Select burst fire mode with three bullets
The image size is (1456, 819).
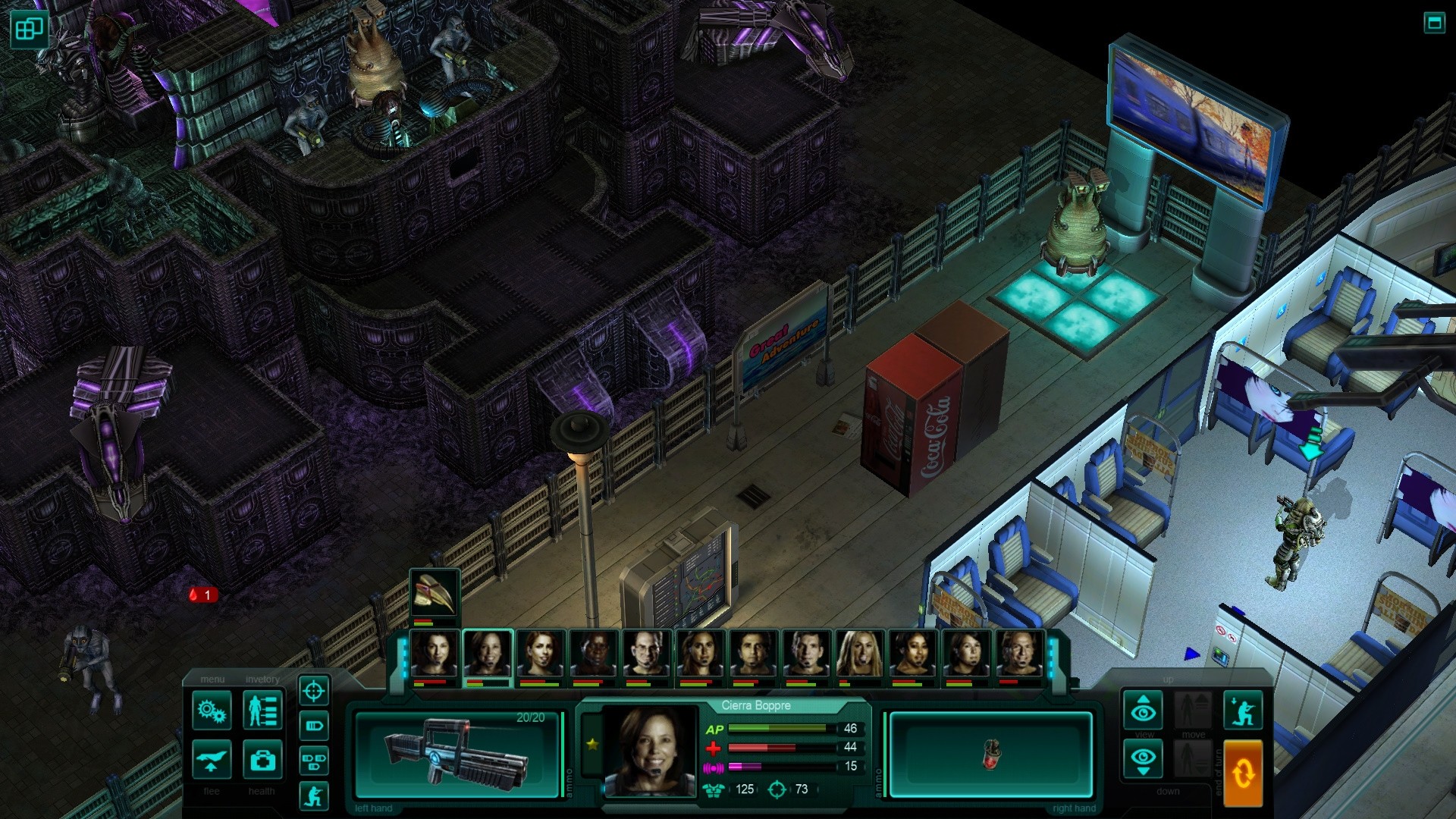point(315,761)
